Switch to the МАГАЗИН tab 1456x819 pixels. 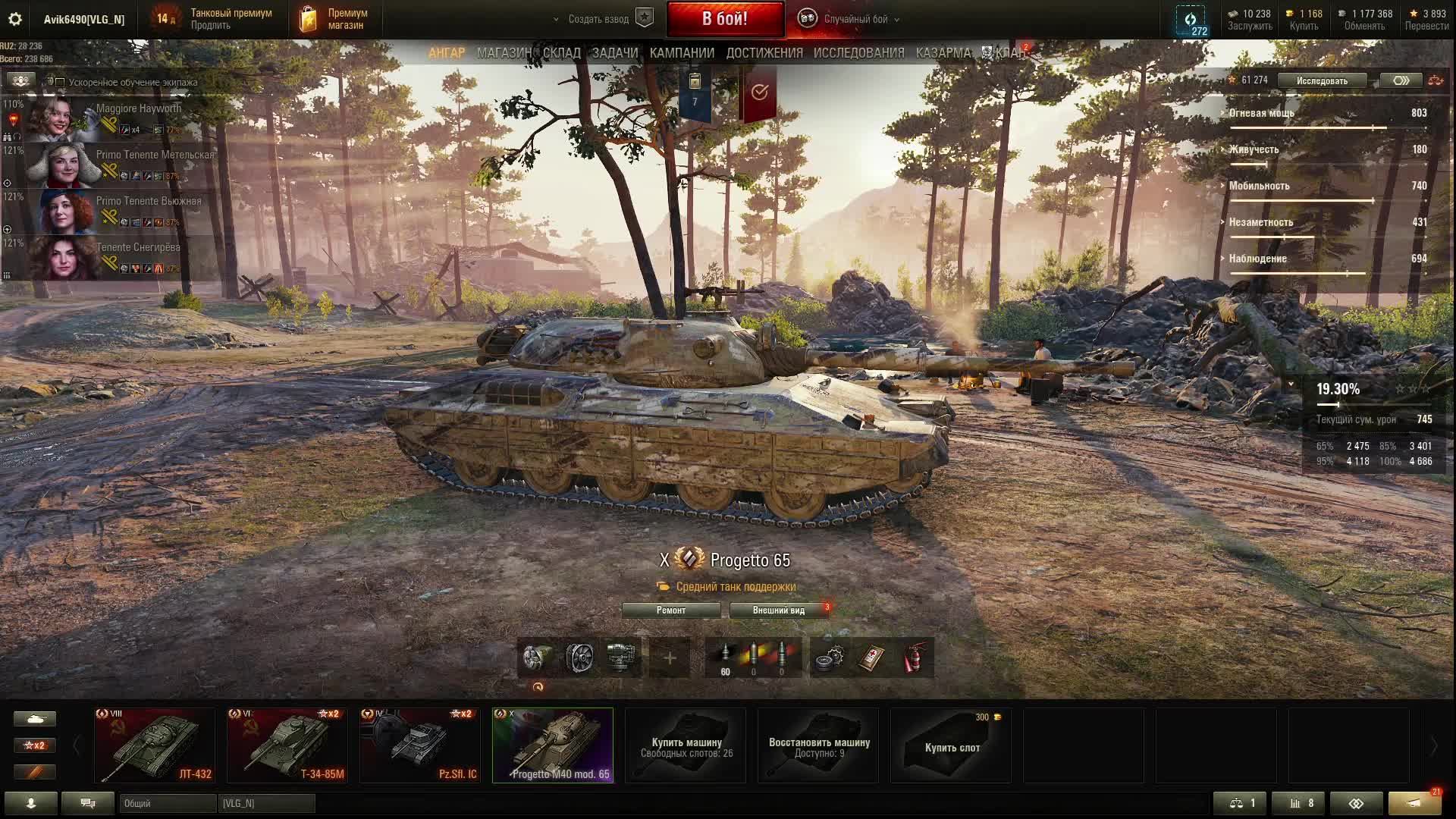(x=504, y=53)
